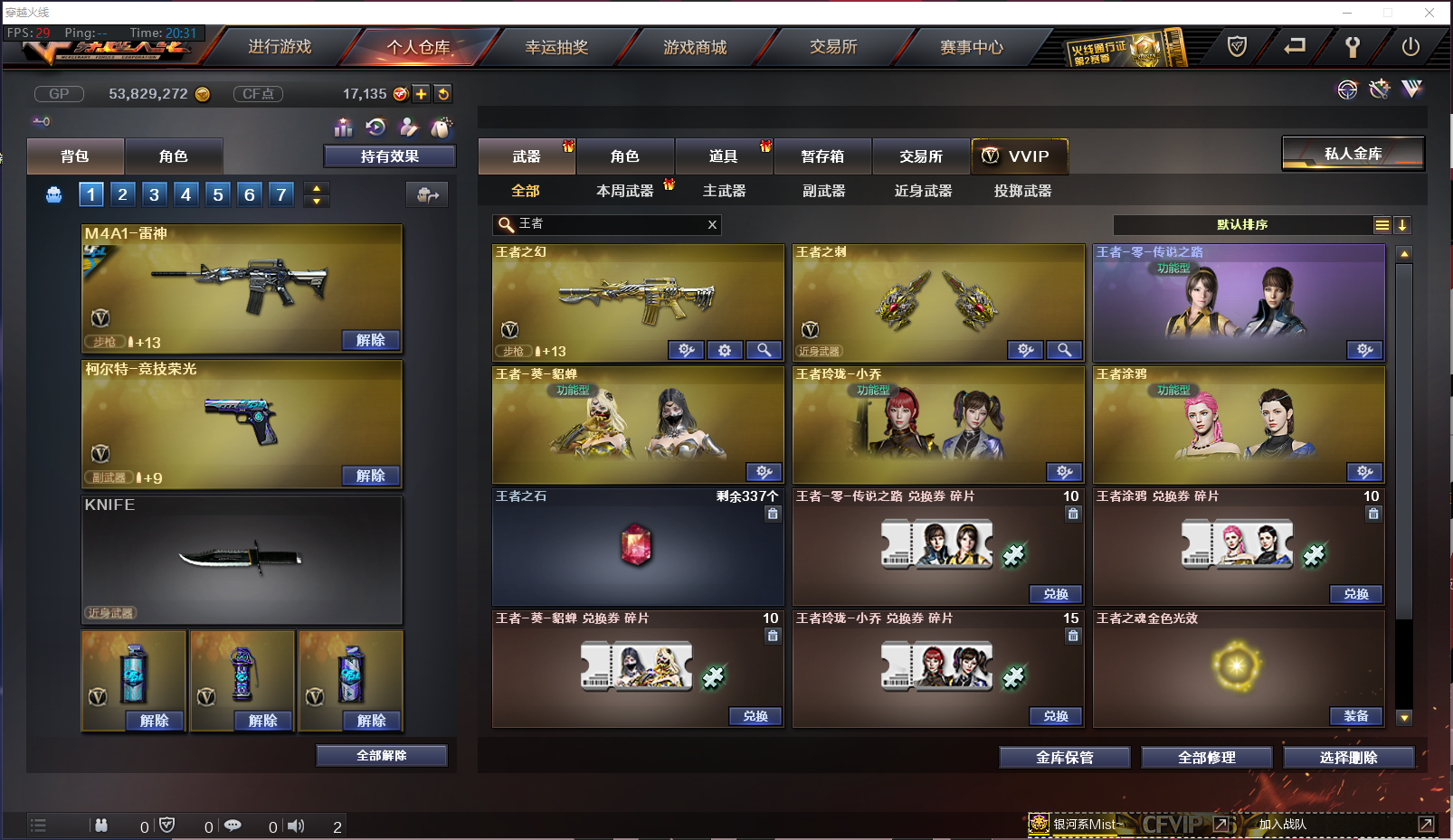The image size is (1453, 840).
Task: Click the gear options icon on 王者之刺 card
Action: point(1024,350)
